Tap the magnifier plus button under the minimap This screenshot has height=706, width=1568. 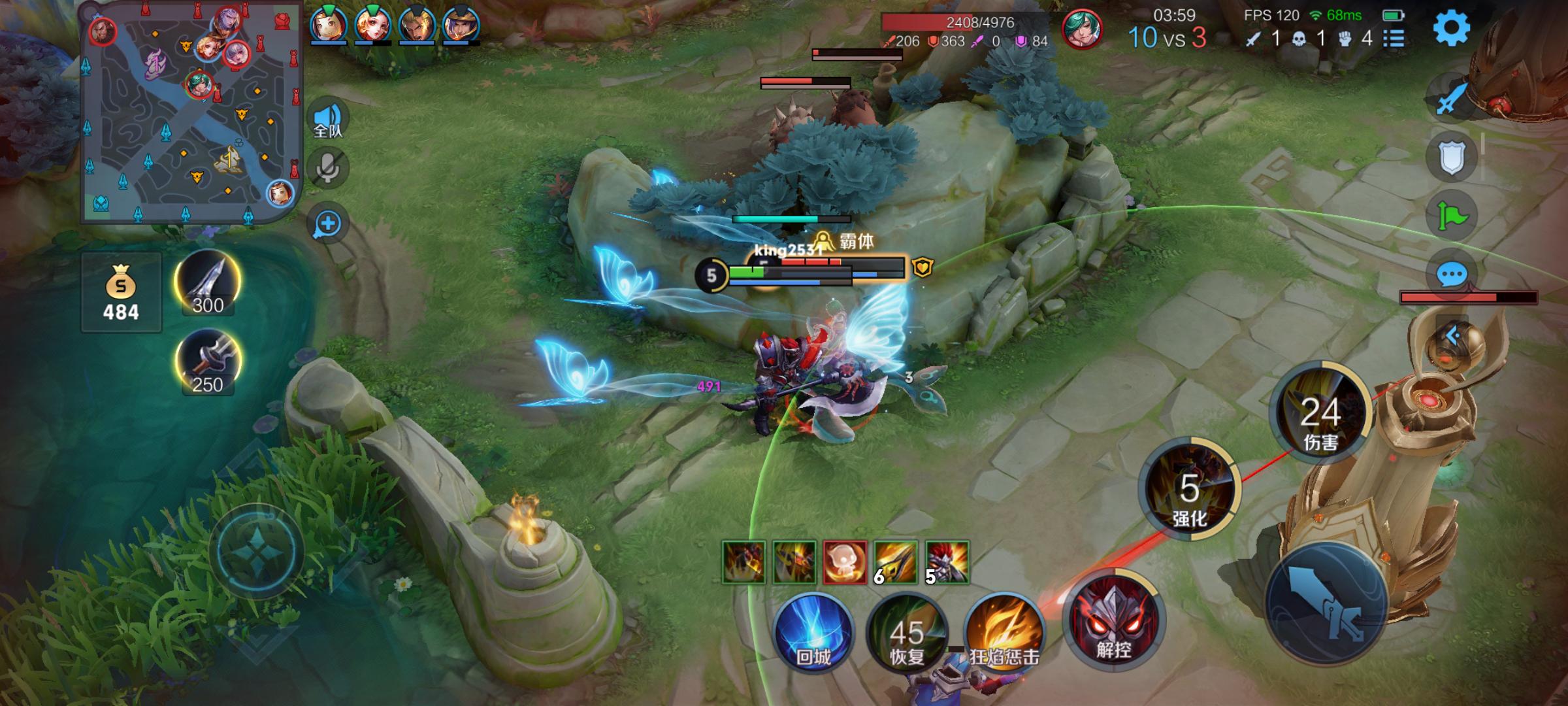(328, 224)
